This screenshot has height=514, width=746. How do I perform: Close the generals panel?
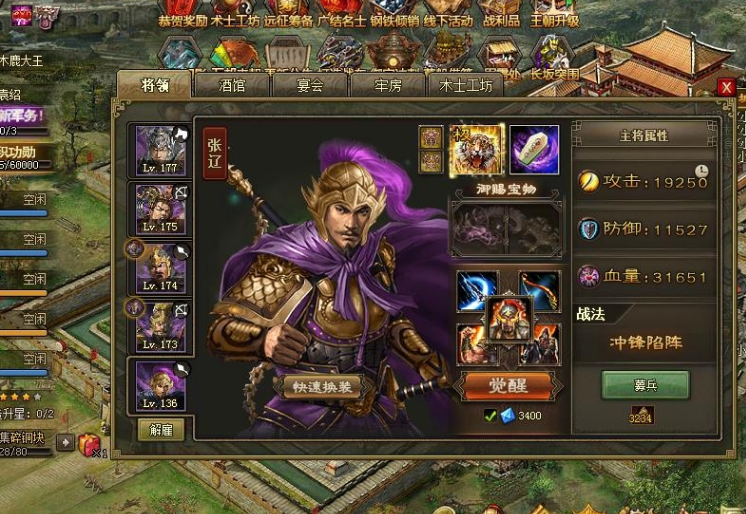coord(727,87)
